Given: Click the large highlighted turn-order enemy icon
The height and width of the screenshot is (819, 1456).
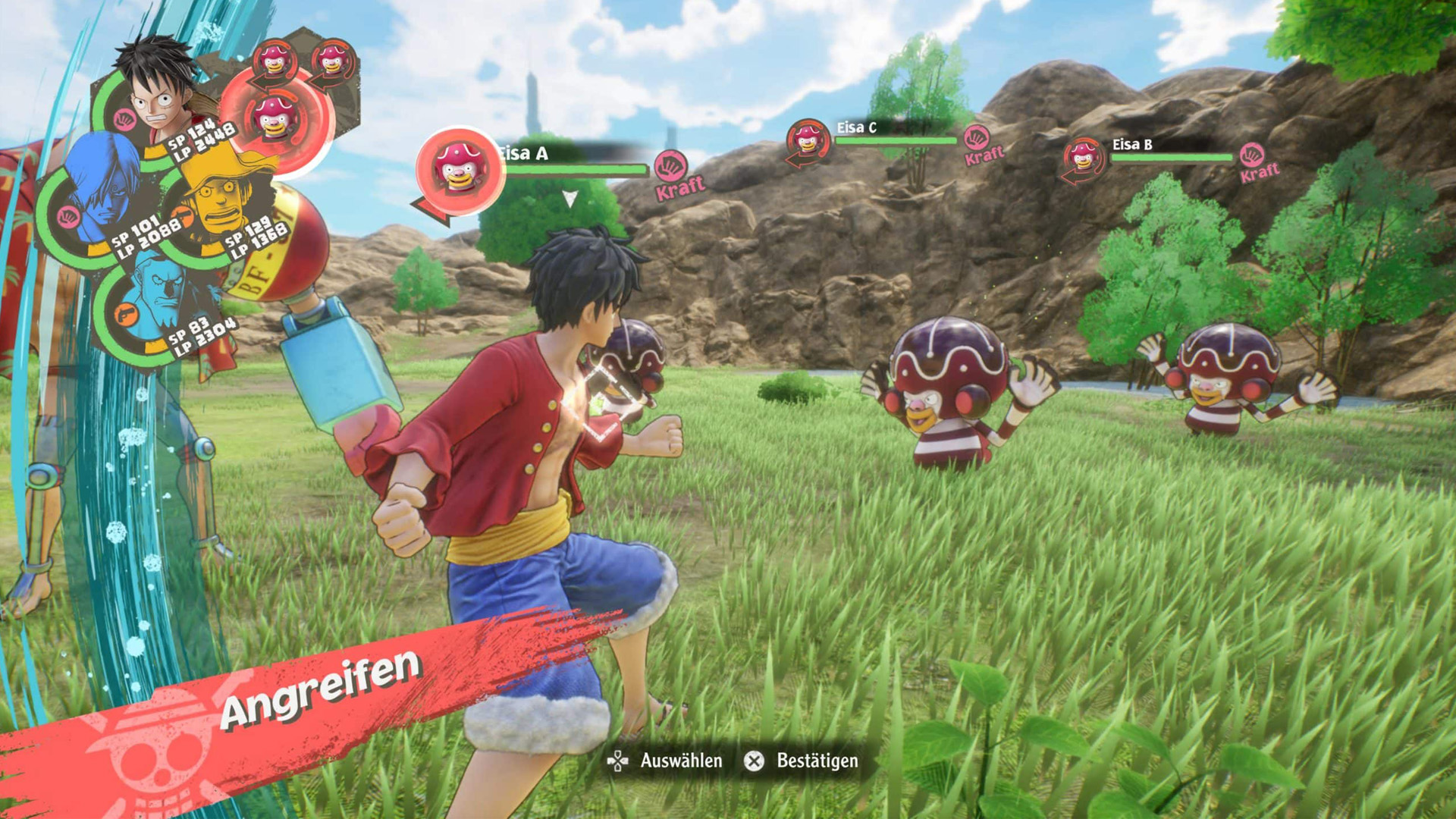Looking at the screenshot, I should [276, 118].
